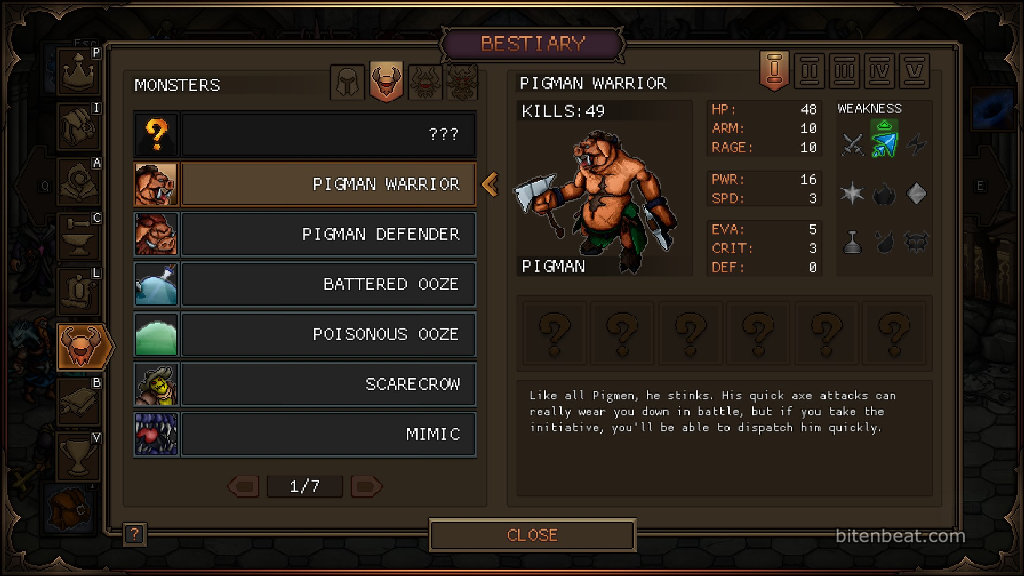1024x576 pixels.
Task: Close the Bestiary window
Action: pos(532,535)
